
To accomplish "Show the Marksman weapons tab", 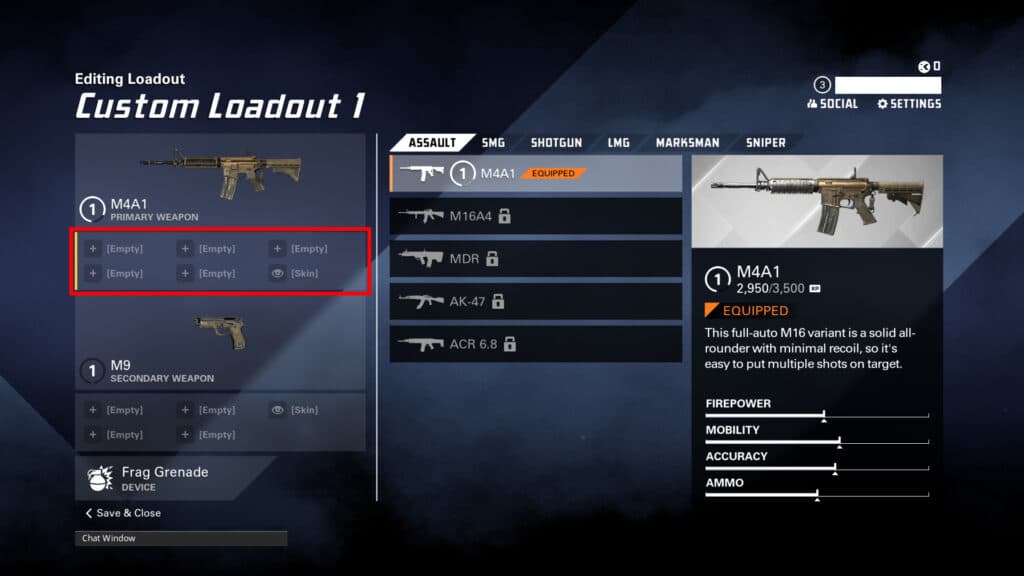I will pos(687,143).
